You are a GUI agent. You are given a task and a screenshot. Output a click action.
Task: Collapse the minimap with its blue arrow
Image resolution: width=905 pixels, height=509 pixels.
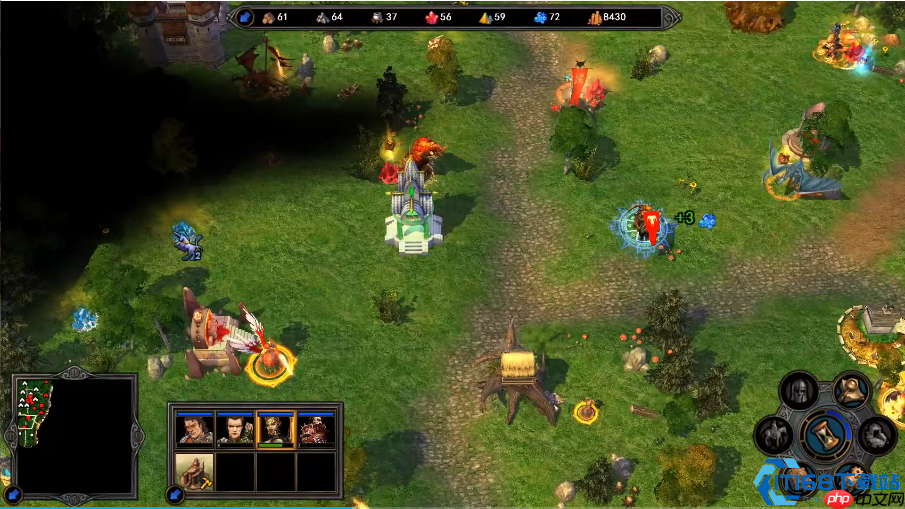14,492
